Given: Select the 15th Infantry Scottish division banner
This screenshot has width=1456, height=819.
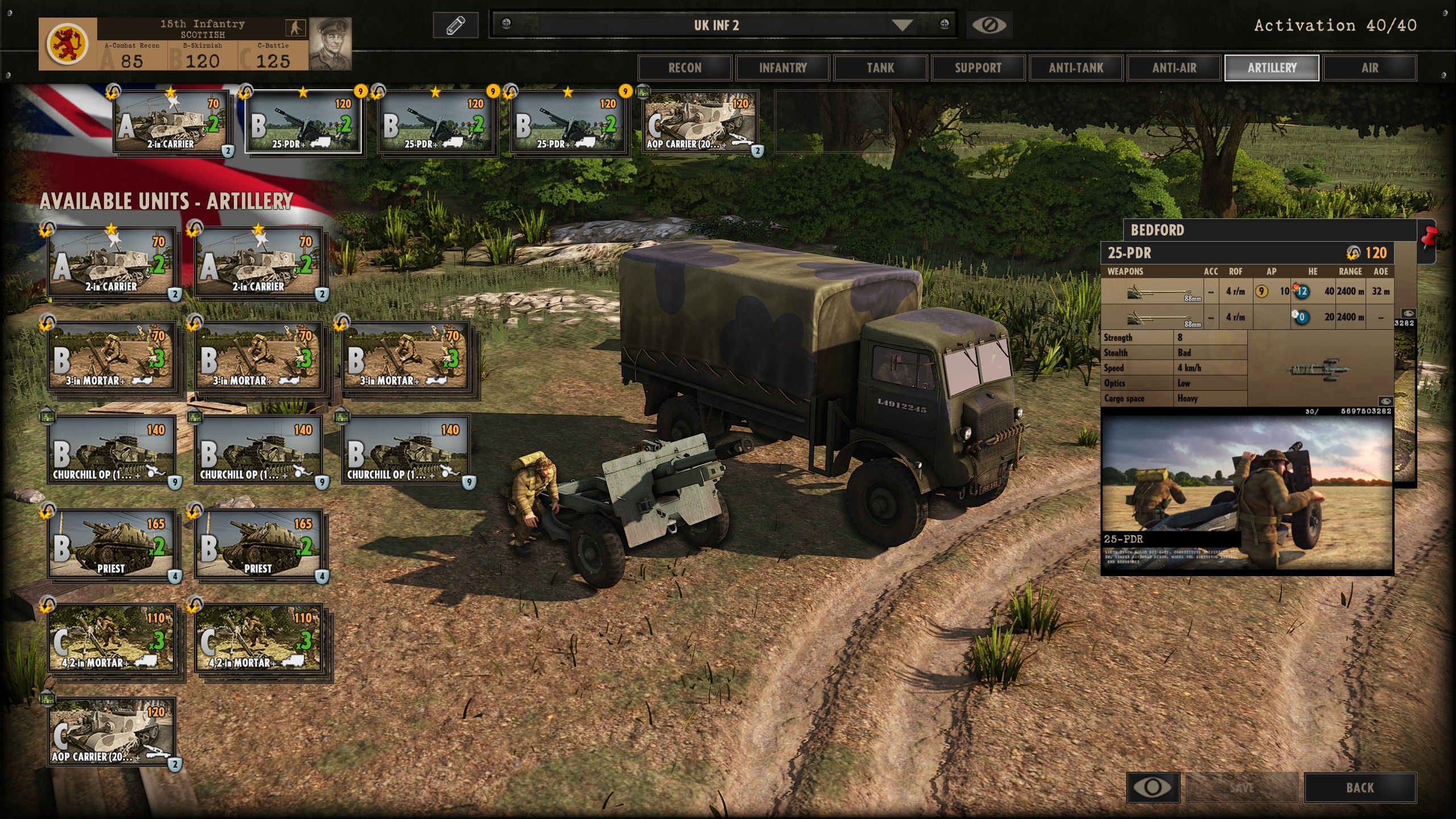Looking at the screenshot, I should click(195, 44).
